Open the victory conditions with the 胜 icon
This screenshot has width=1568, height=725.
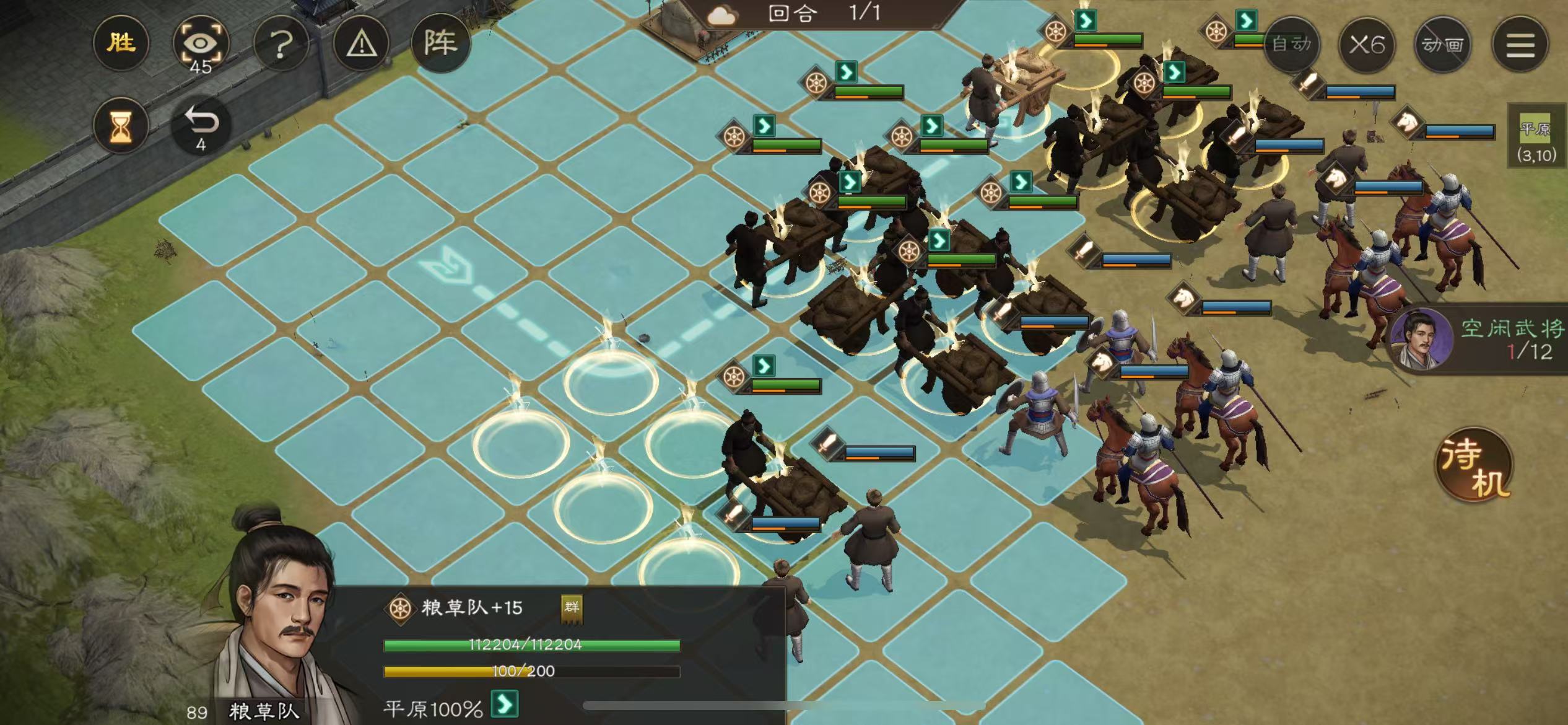pos(121,42)
